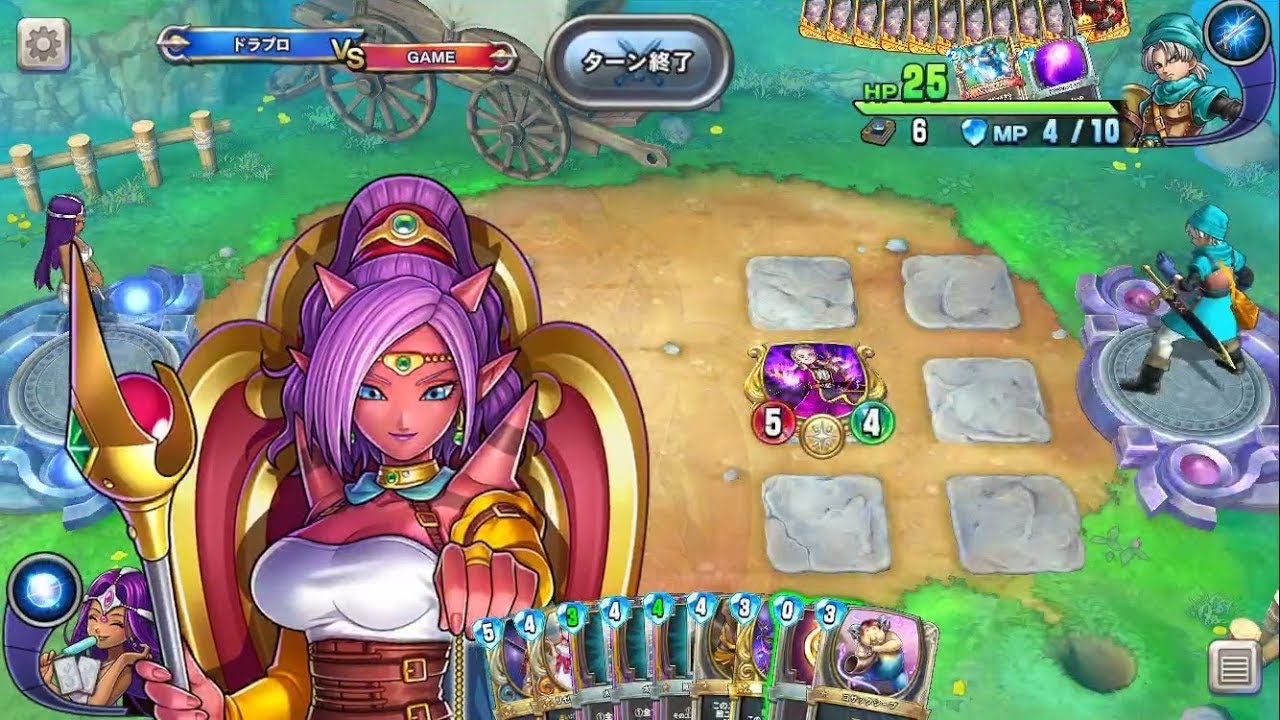Open the gear settings menu

43,45
